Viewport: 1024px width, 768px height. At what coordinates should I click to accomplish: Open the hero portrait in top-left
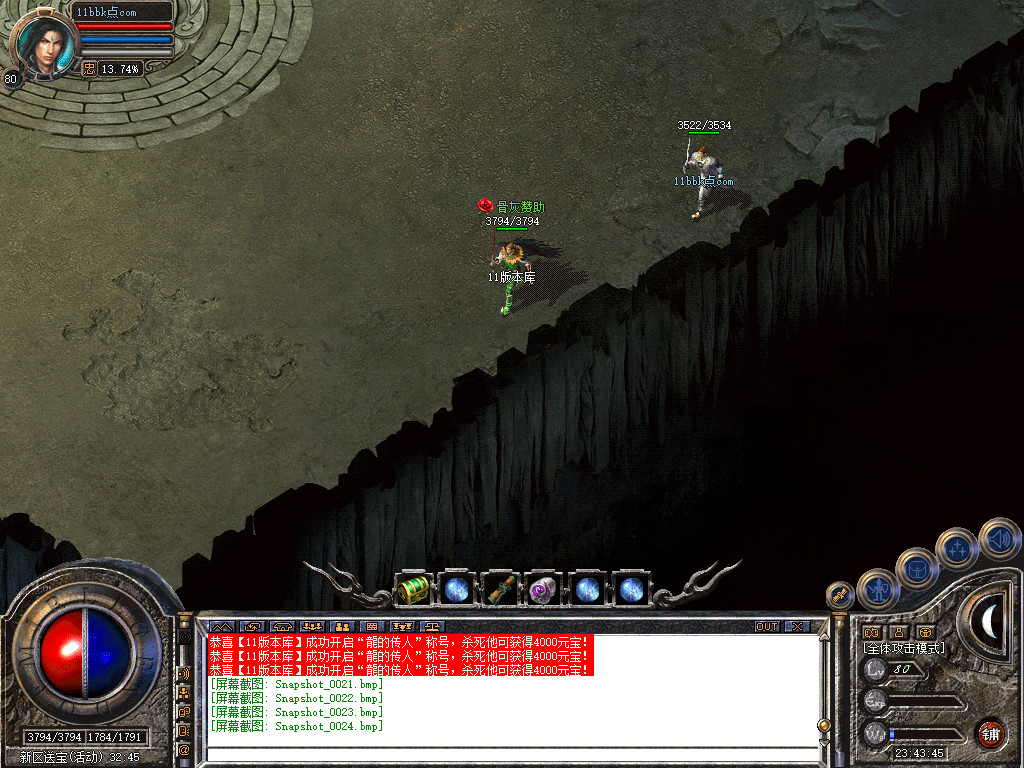coord(45,45)
